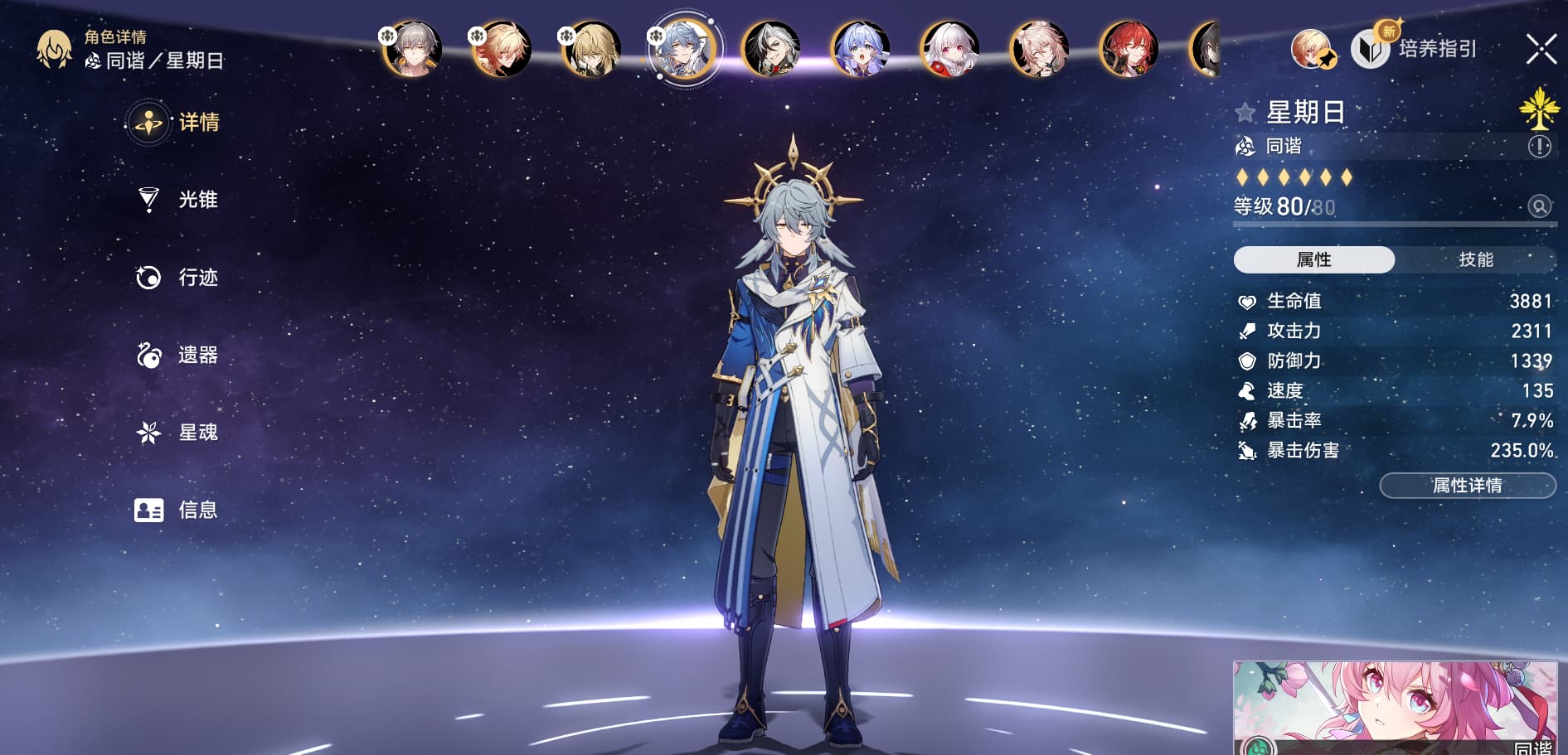Select the red-haired character portrait
Image resolution: width=1568 pixels, height=755 pixels.
pyautogui.click(x=1129, y=49)
